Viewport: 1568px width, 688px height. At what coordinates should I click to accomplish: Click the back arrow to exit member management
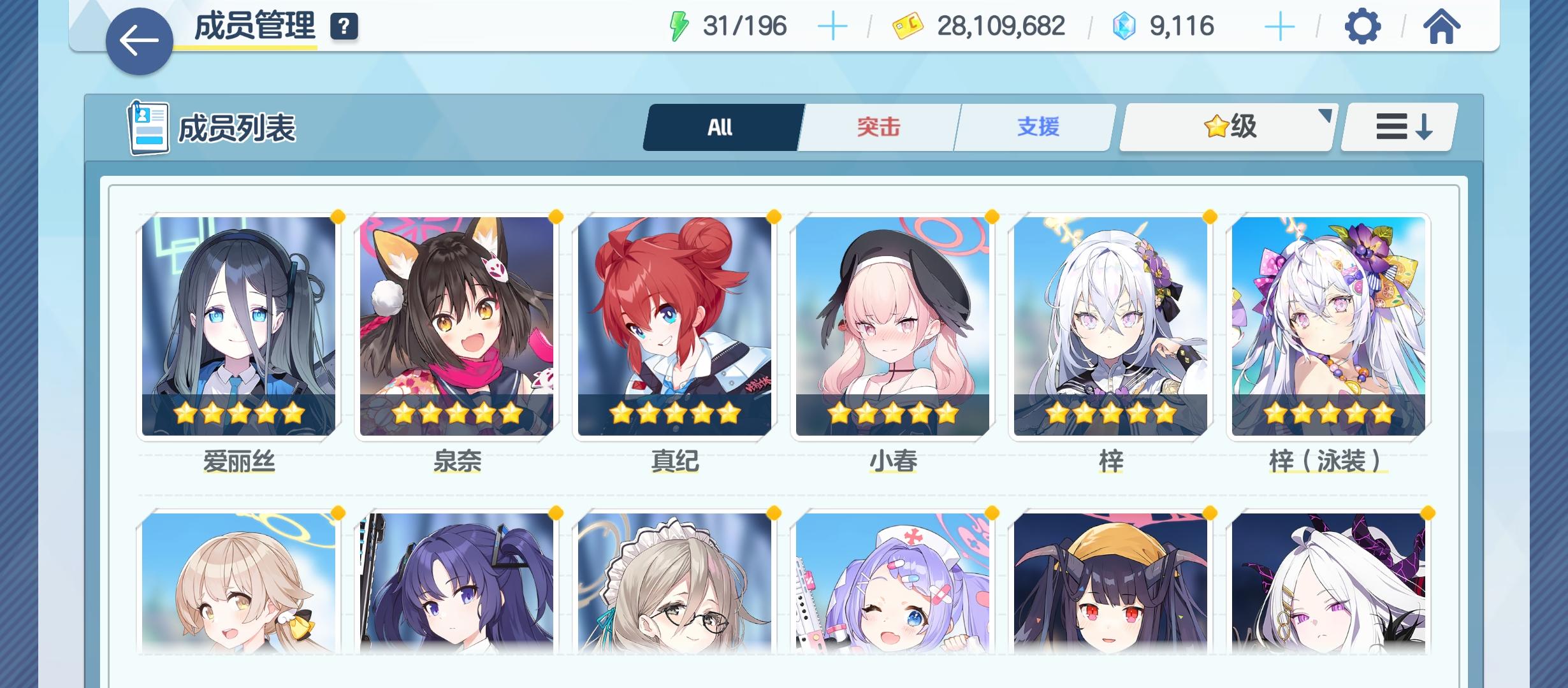(x=138, y=38)
